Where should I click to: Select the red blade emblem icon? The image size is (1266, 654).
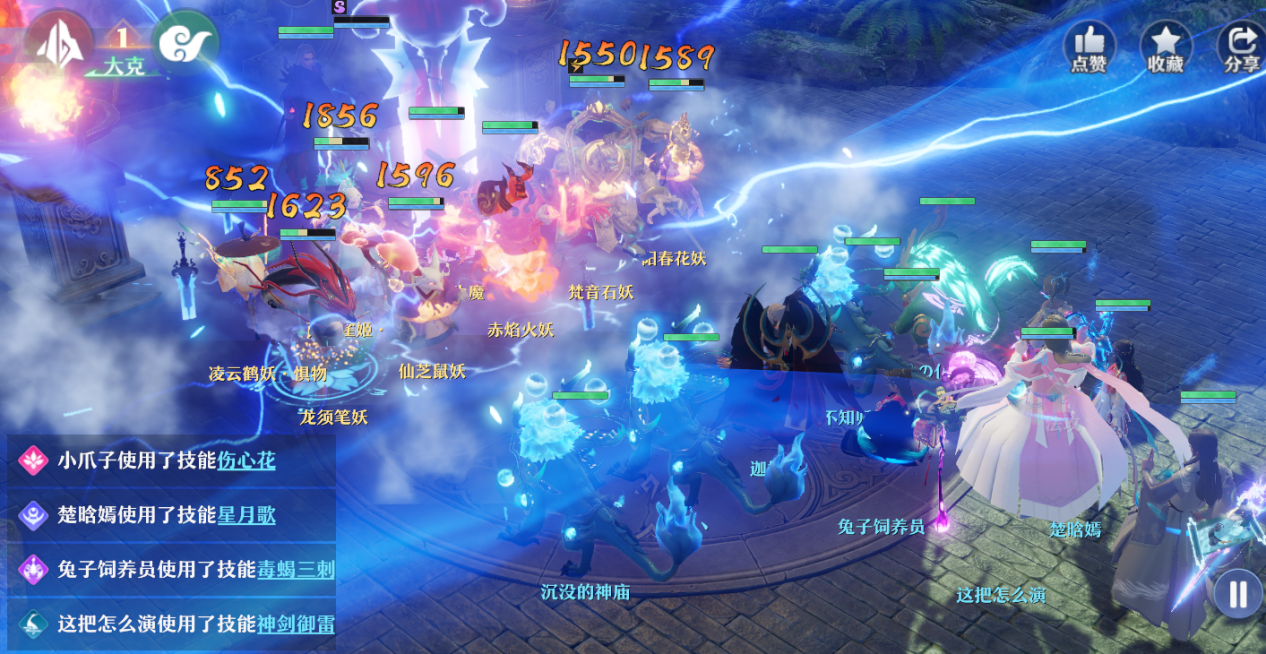coord(58,42)
